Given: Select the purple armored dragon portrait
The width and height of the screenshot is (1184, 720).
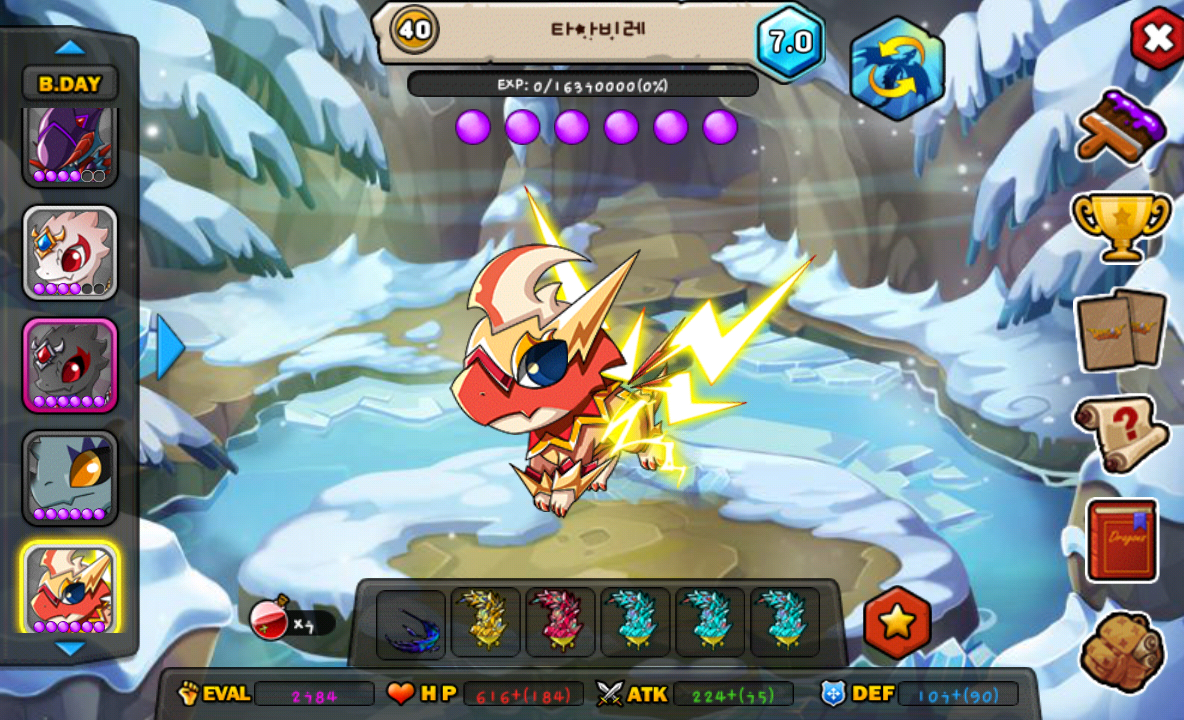Looking at the screenshot, I should point(70,146).
